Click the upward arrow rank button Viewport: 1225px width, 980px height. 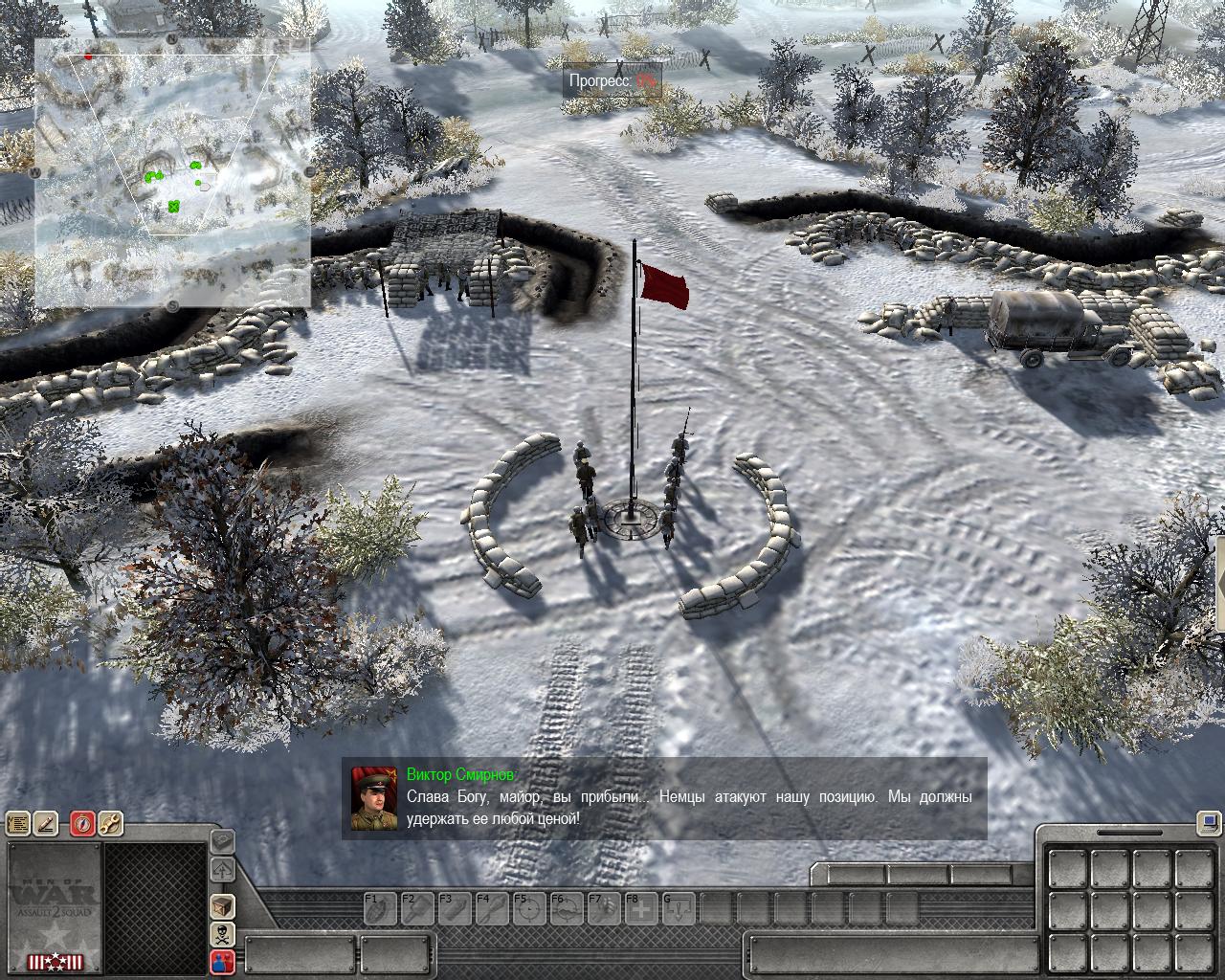(x=222, y=871)
